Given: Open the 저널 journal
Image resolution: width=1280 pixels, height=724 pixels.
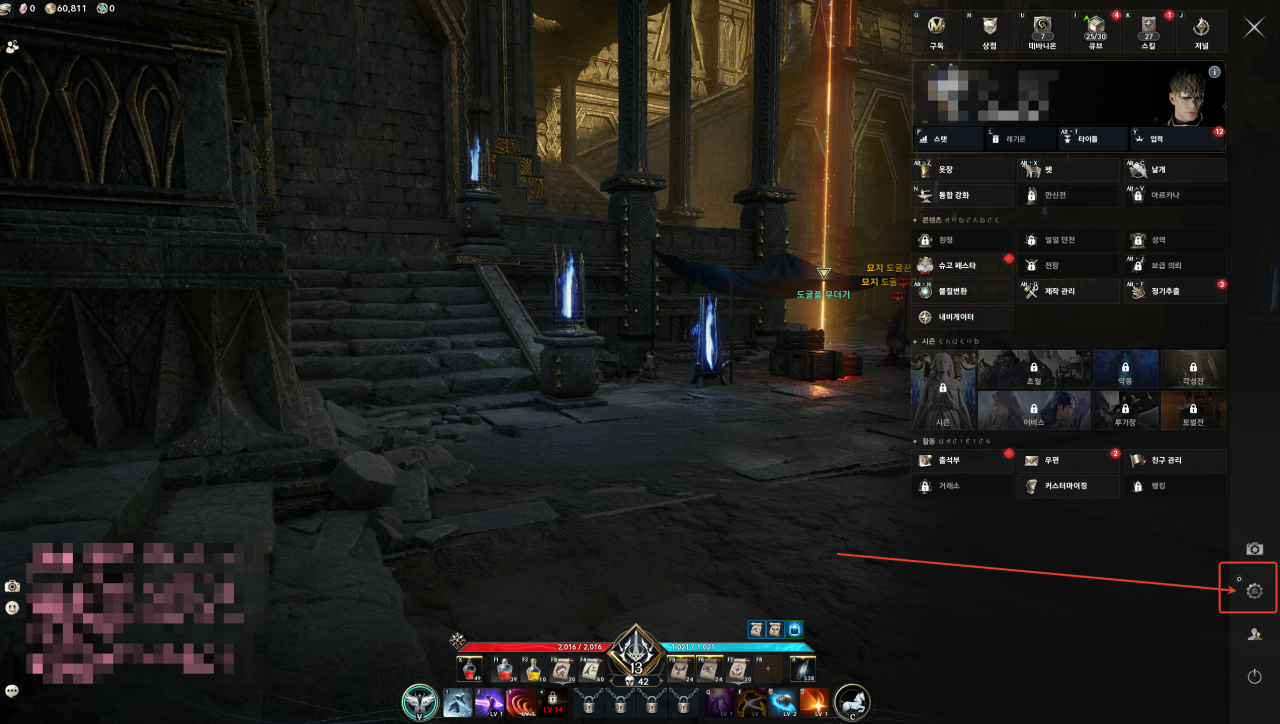Looking at the screenshot, I should (1201, 32).
